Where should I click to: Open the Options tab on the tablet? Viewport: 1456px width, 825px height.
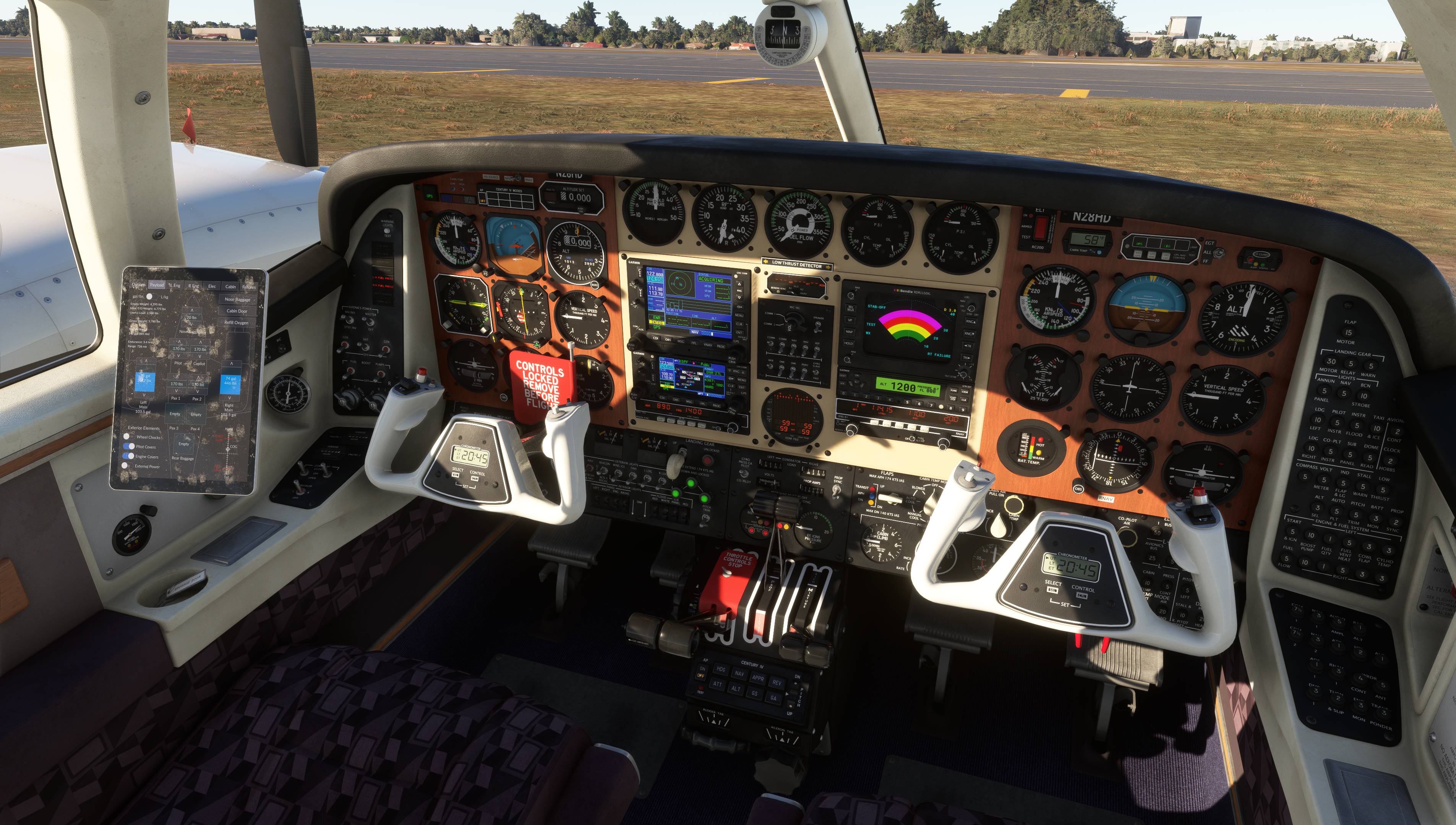point(139,286)
